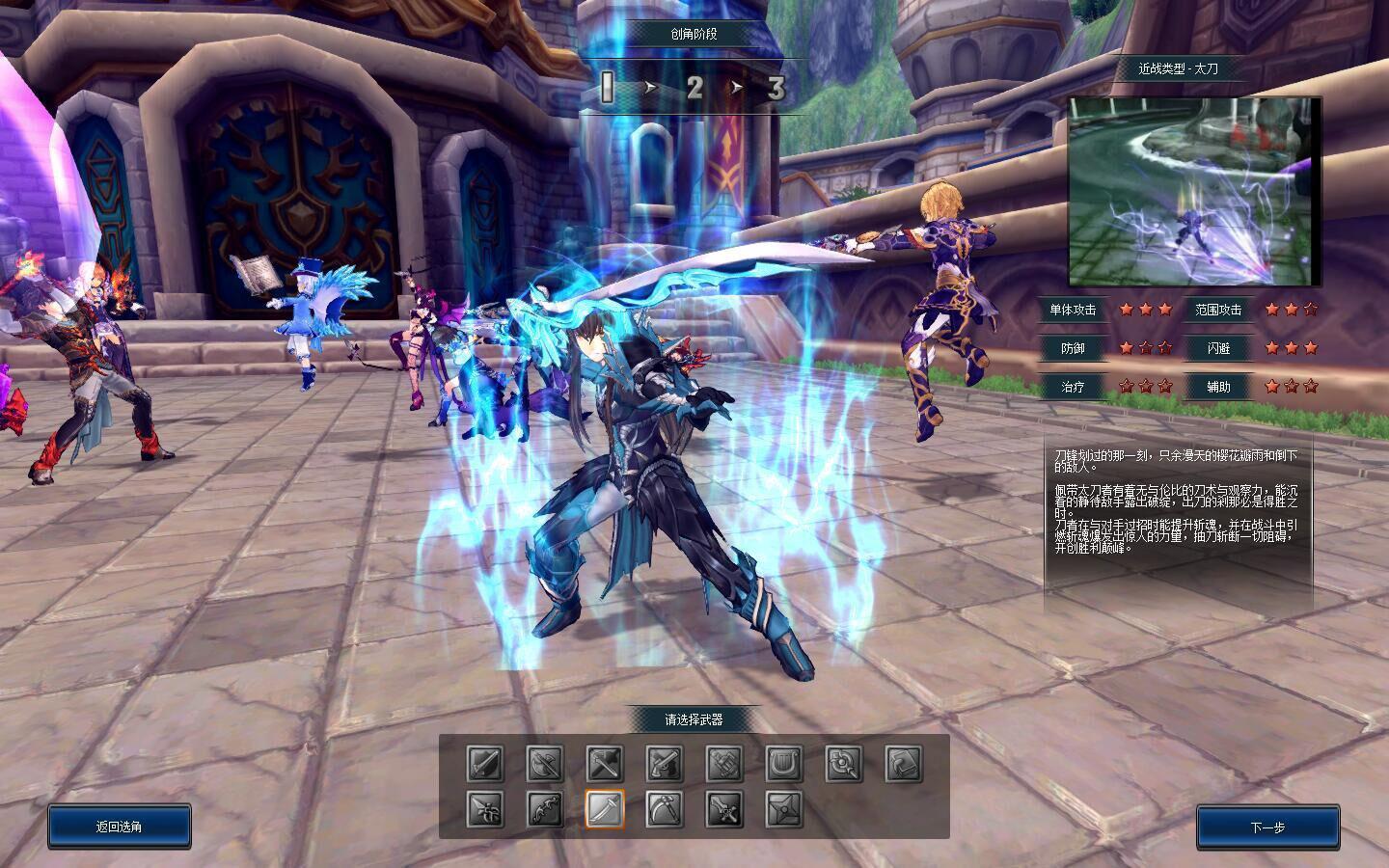The image size is (1389, 868).
Task: Select the shuriken weapon icon
Action: pyautogui.click(x=784, y=809)
